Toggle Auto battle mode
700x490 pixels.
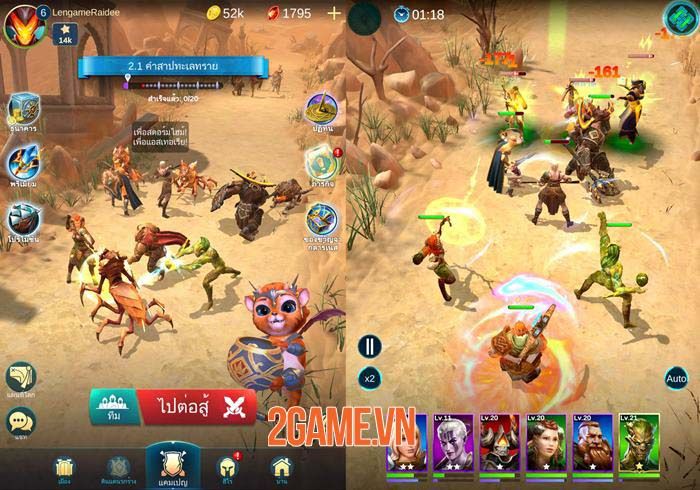[676, 379]
